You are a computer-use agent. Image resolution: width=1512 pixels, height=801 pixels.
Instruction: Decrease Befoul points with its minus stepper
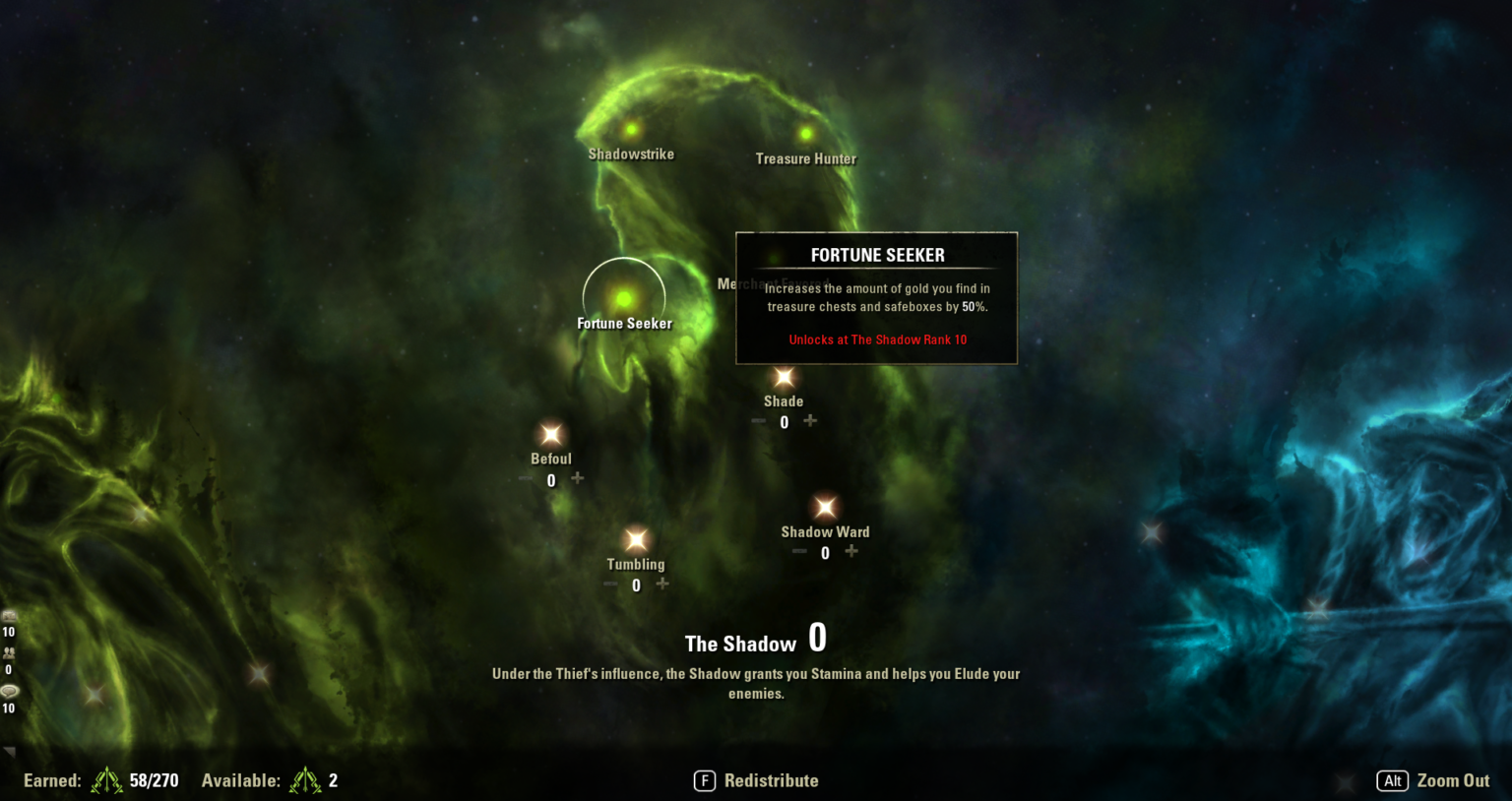[524, 479]
